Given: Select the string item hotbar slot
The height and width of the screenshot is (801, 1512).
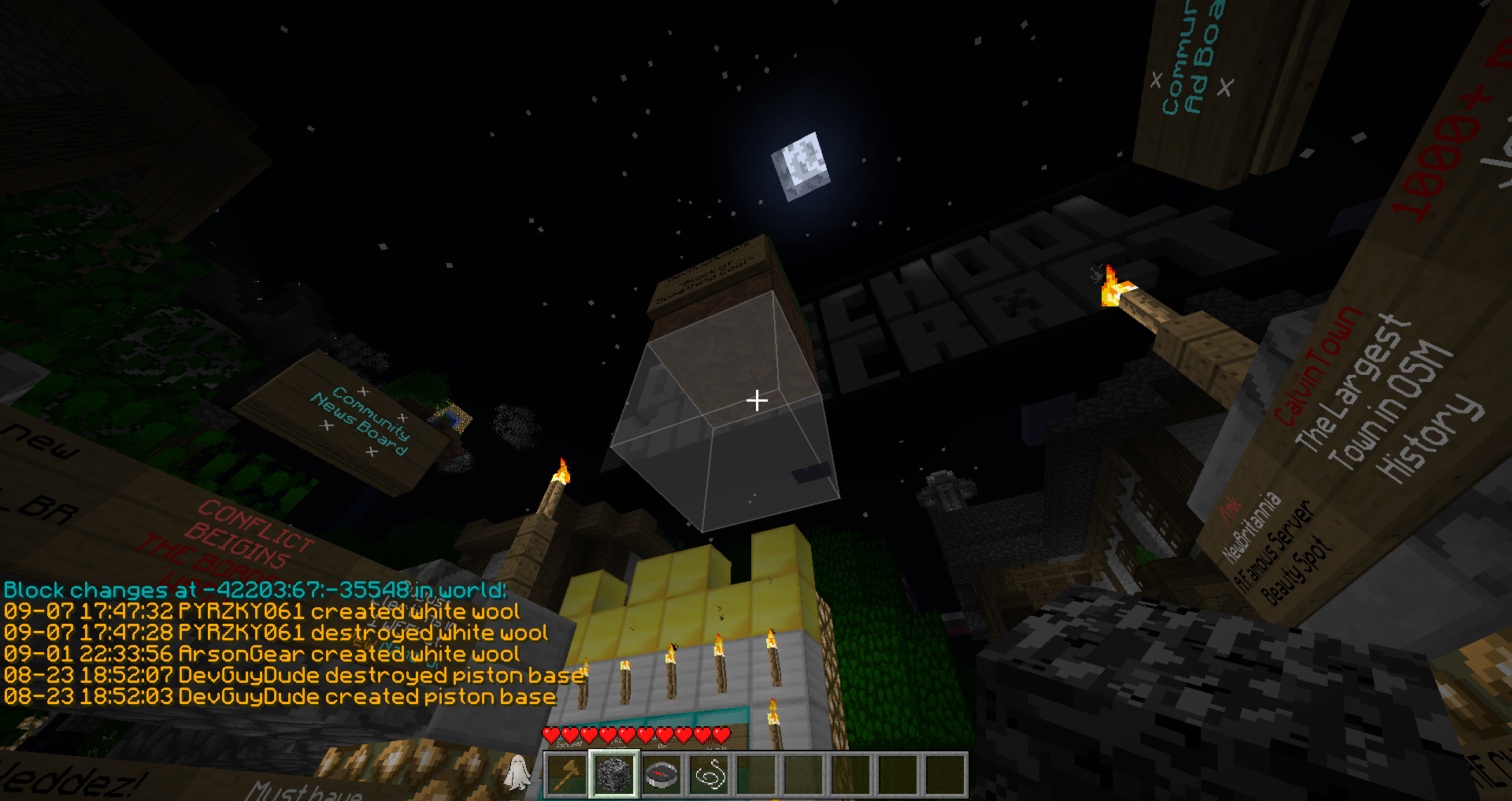Looking at the screenshot, I should 709,775.
